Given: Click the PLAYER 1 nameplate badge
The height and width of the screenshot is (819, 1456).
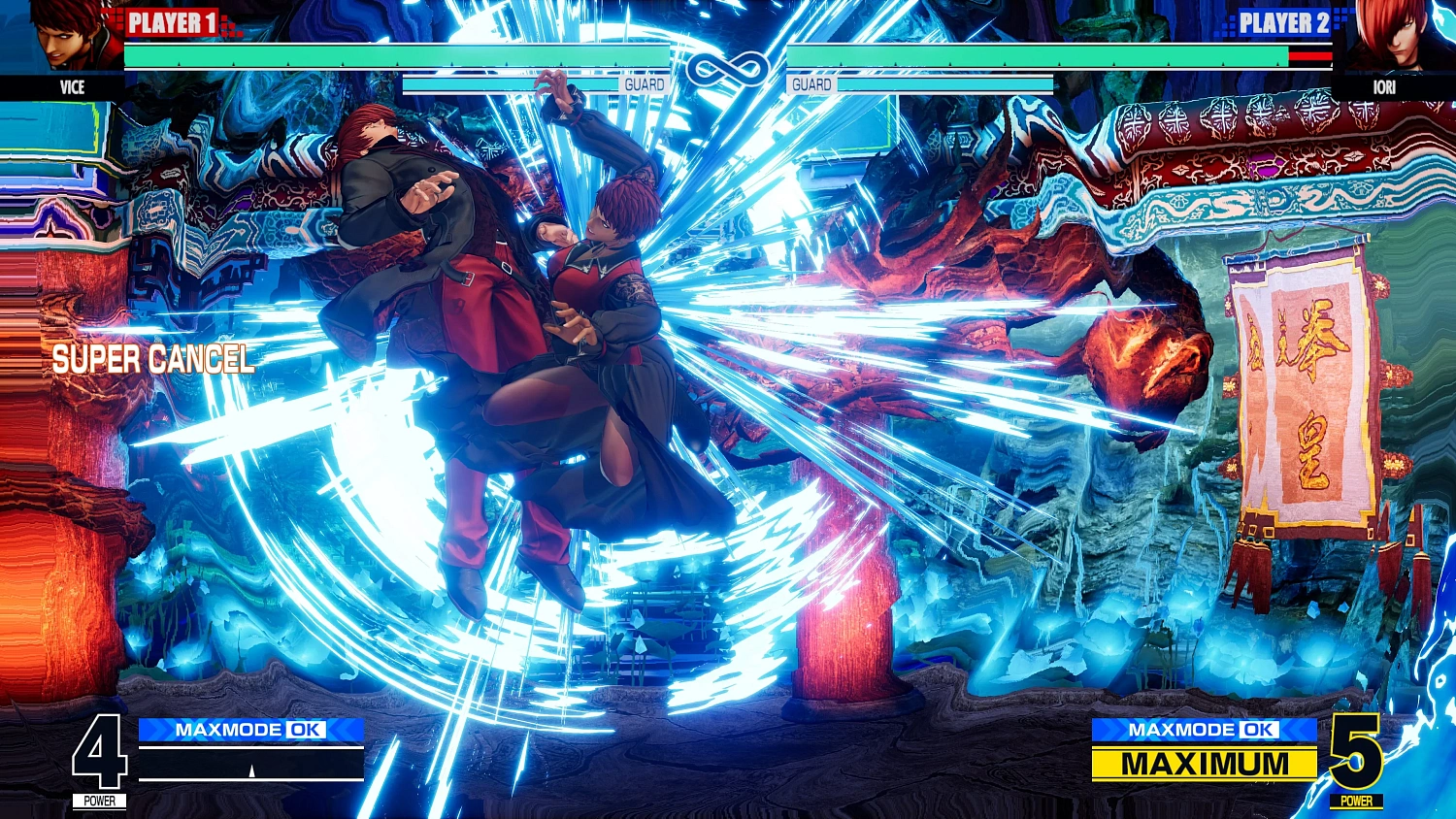Looking at the screenshot, I should pyautogui.click(x=170, y=23).
